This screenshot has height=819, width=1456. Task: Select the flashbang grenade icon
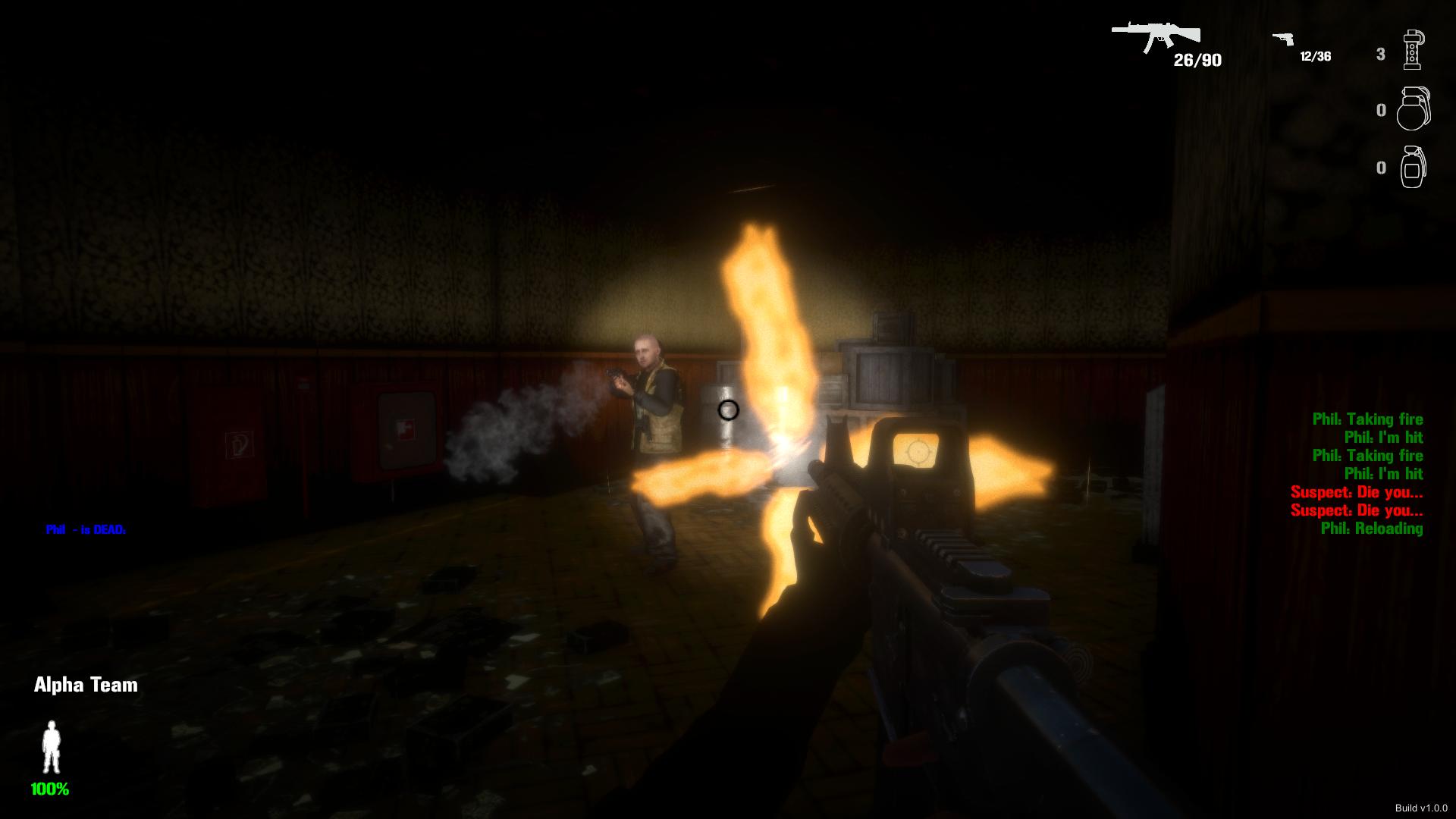pyautogui.click(x=1413, y=49)
